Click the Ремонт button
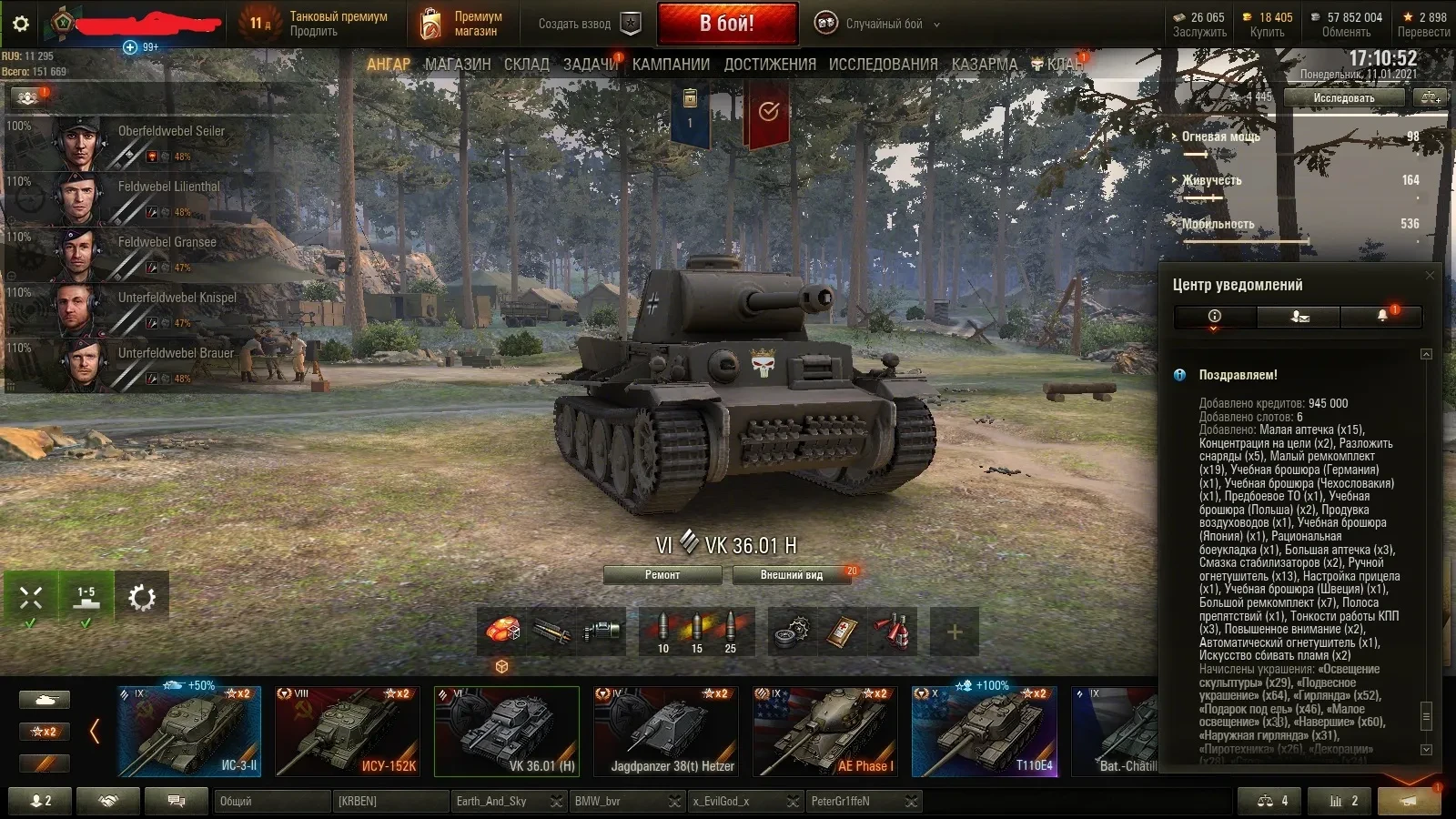The height and width of the screenshot is (819, 1456). click(662, 575)
